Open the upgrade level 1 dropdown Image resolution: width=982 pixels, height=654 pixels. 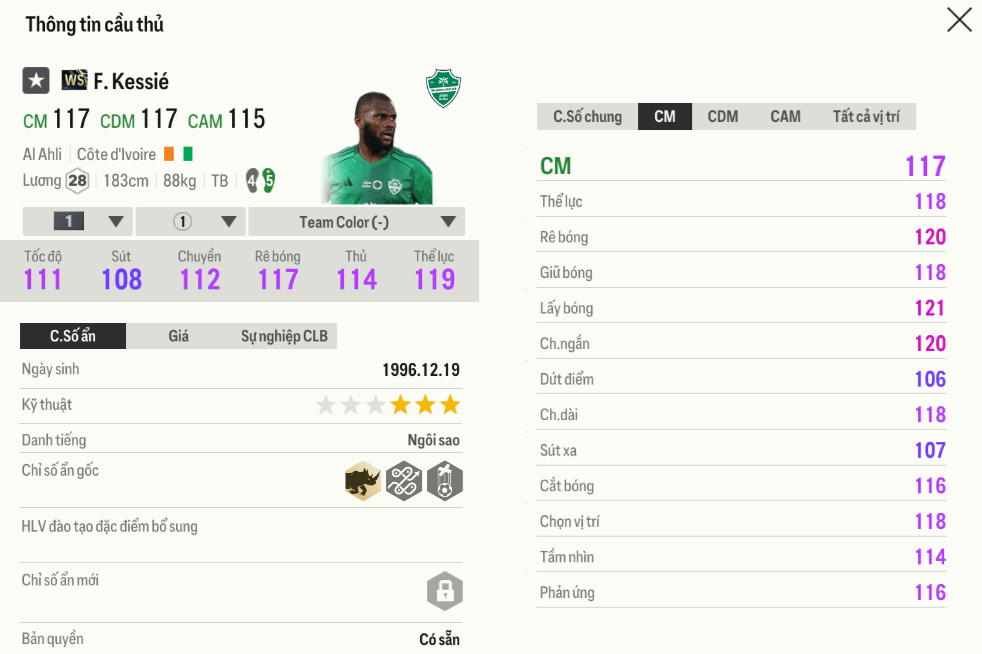coord(77,222)
